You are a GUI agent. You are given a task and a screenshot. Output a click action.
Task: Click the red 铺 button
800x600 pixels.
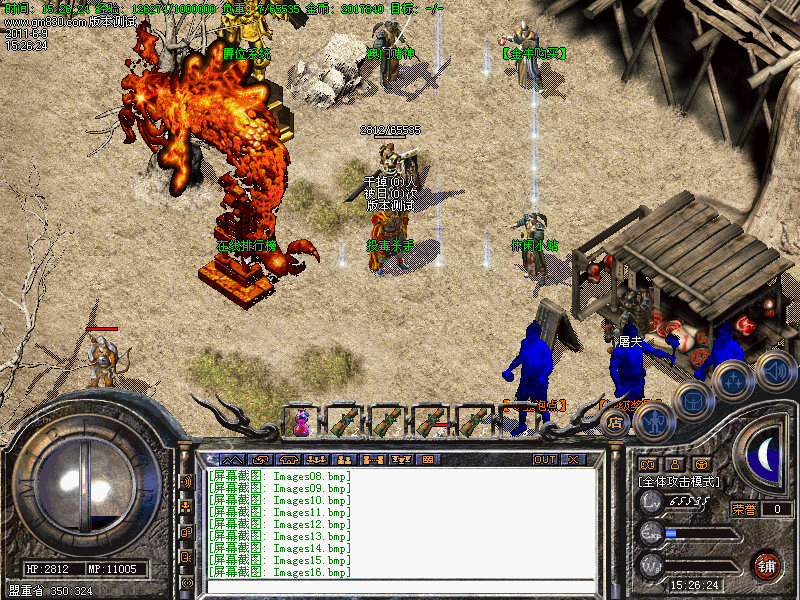click(767, 565)
